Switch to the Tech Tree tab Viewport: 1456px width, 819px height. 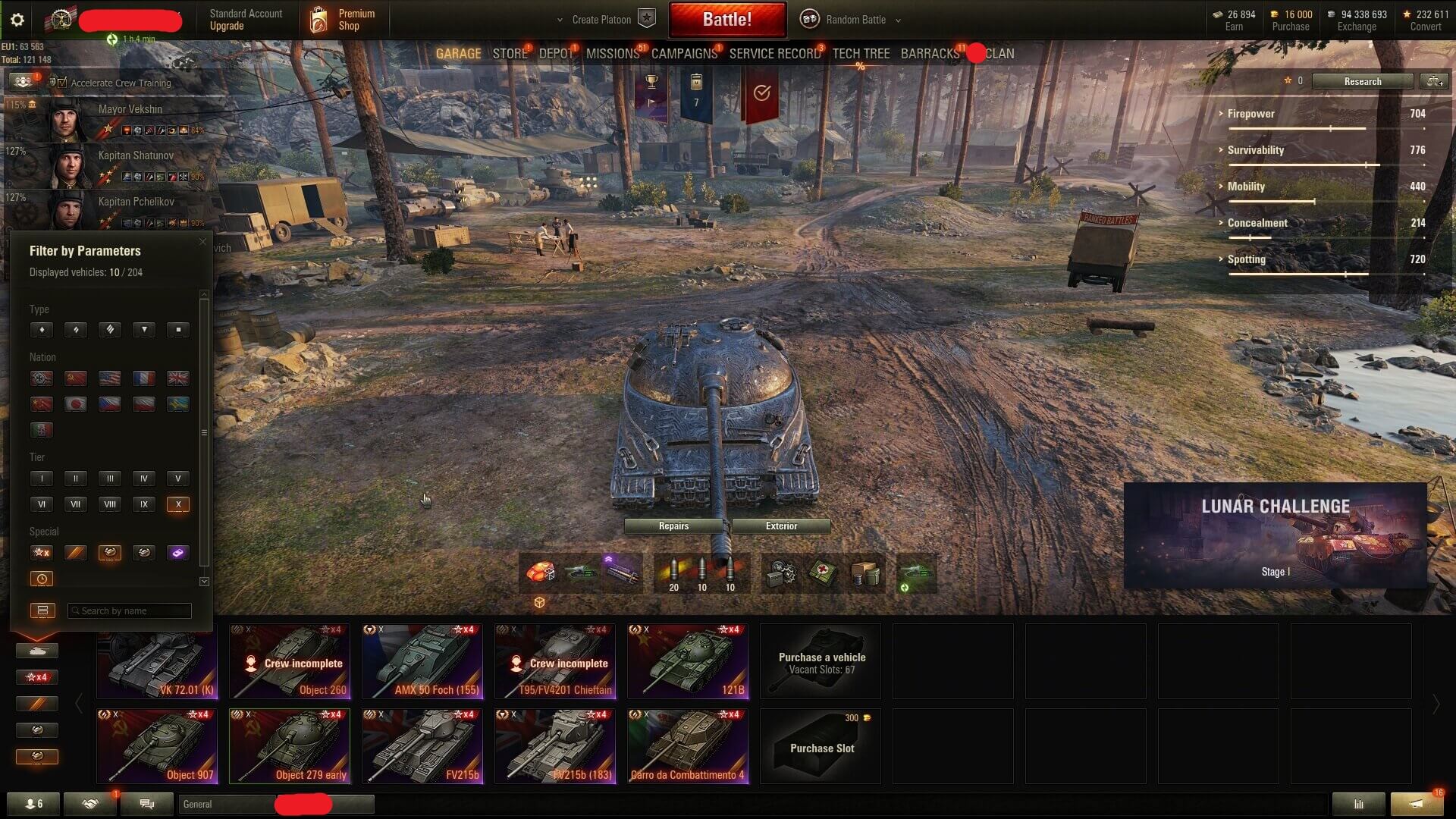(x=861, y=54)
